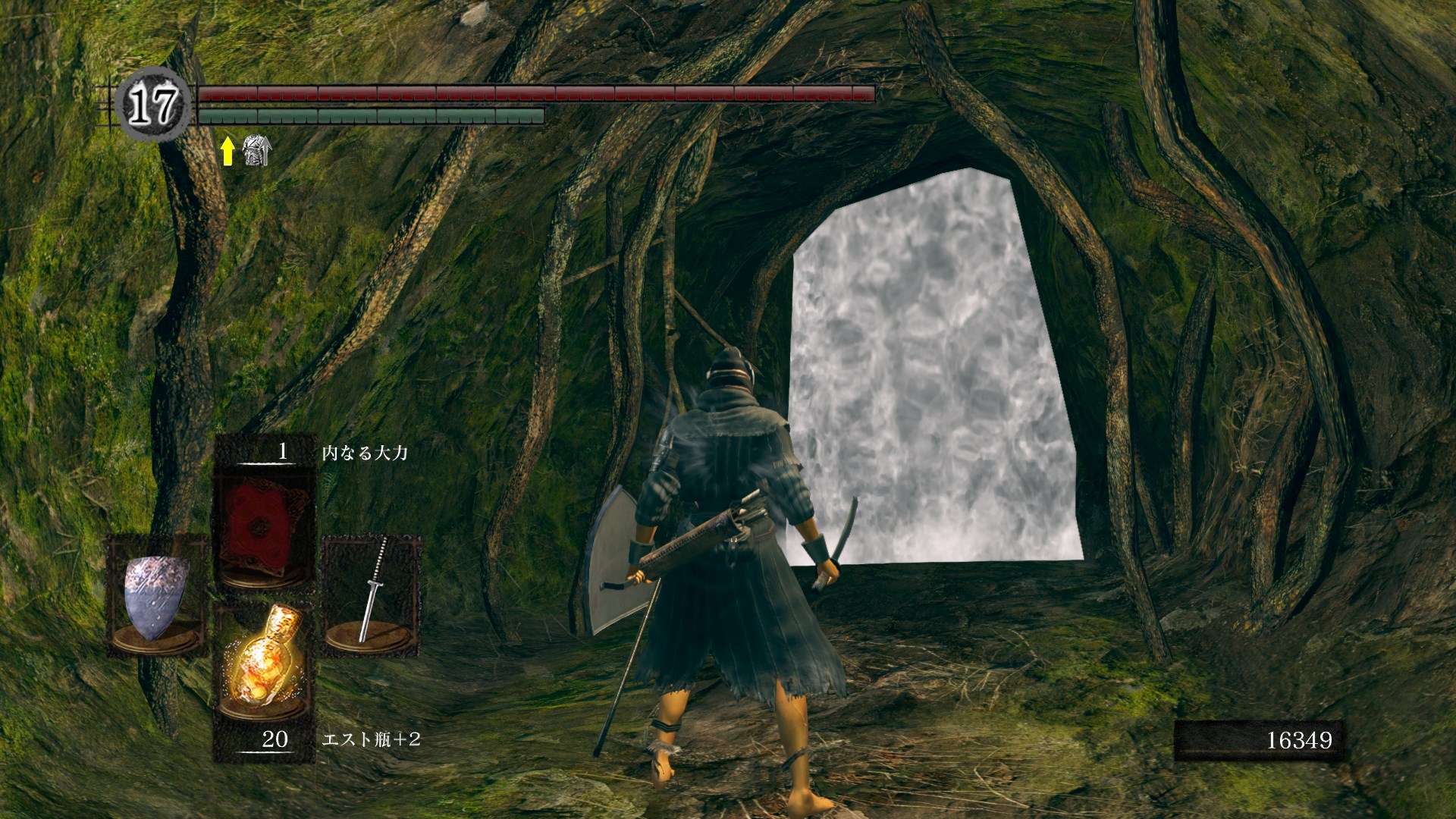Click the humanity counter emblem
Viewport: 1456px width, 819px height.
click(x=152, y=104)
